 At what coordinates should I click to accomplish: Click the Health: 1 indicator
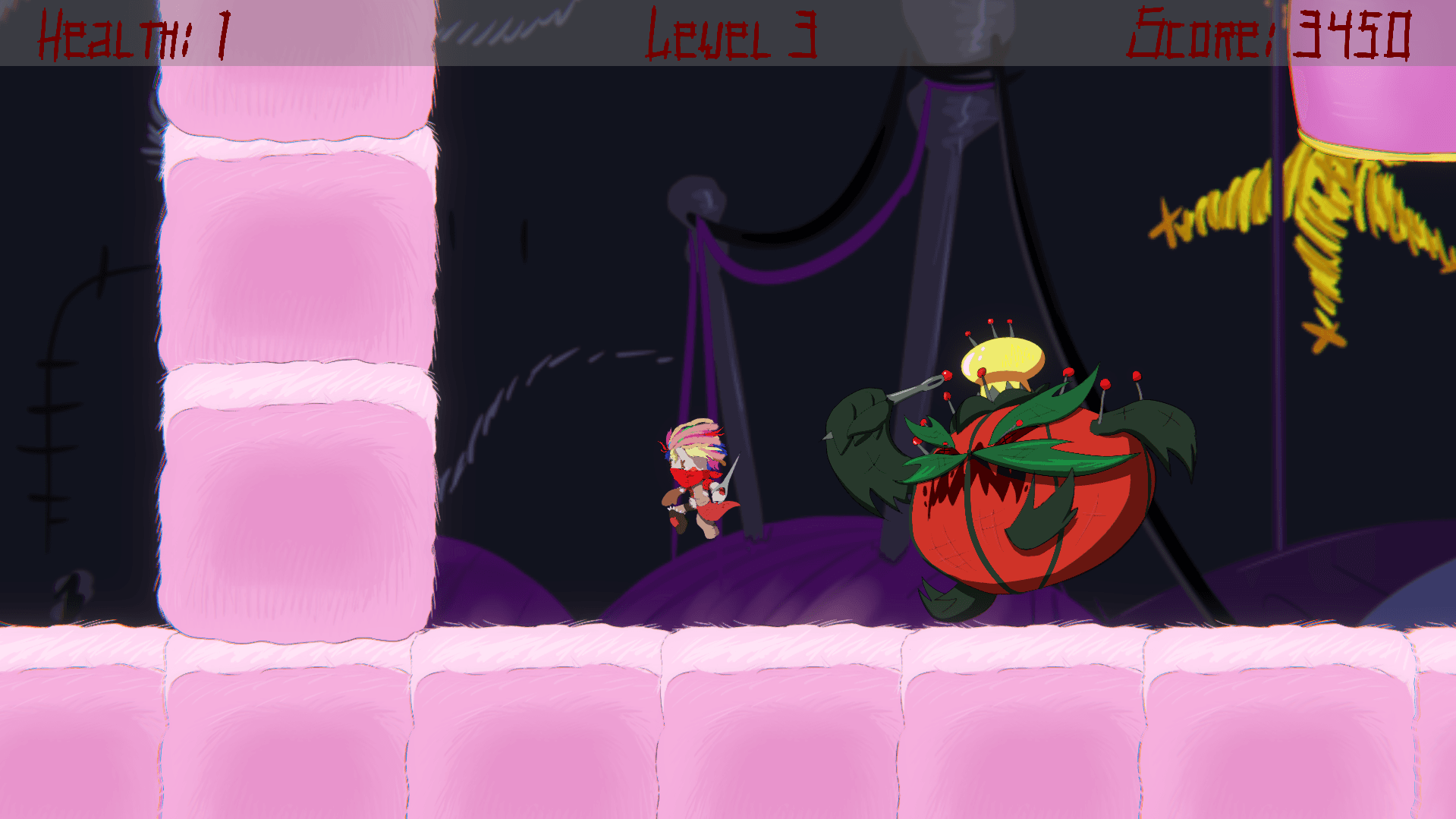[133, 32]
